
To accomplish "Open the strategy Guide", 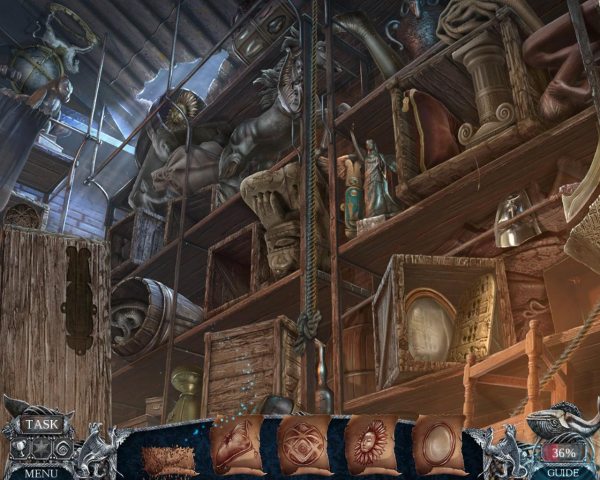I will click(x=561, y=472).
